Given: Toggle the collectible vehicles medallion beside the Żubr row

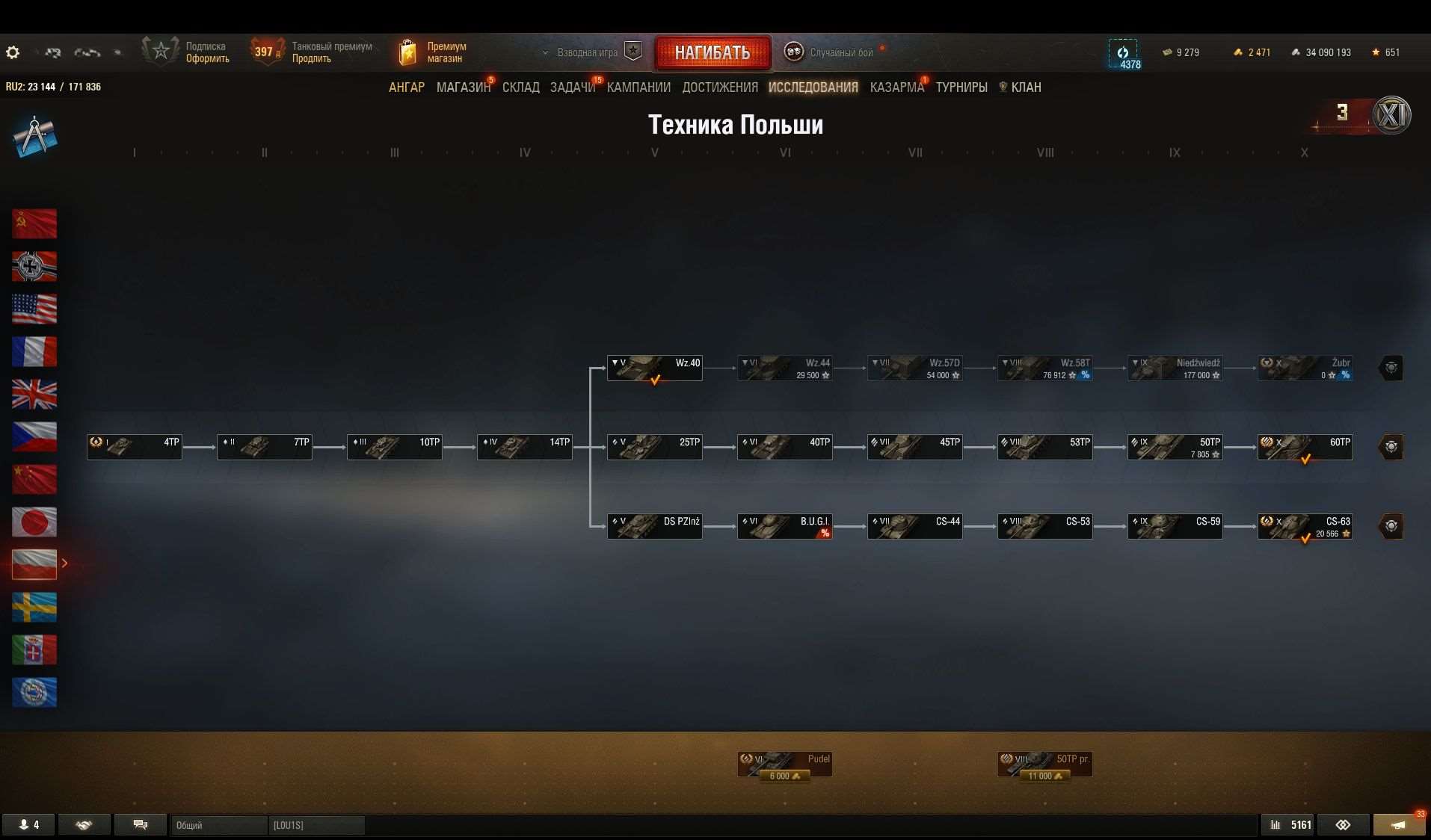Looking at the screenshot, I should pos(1390,368).
